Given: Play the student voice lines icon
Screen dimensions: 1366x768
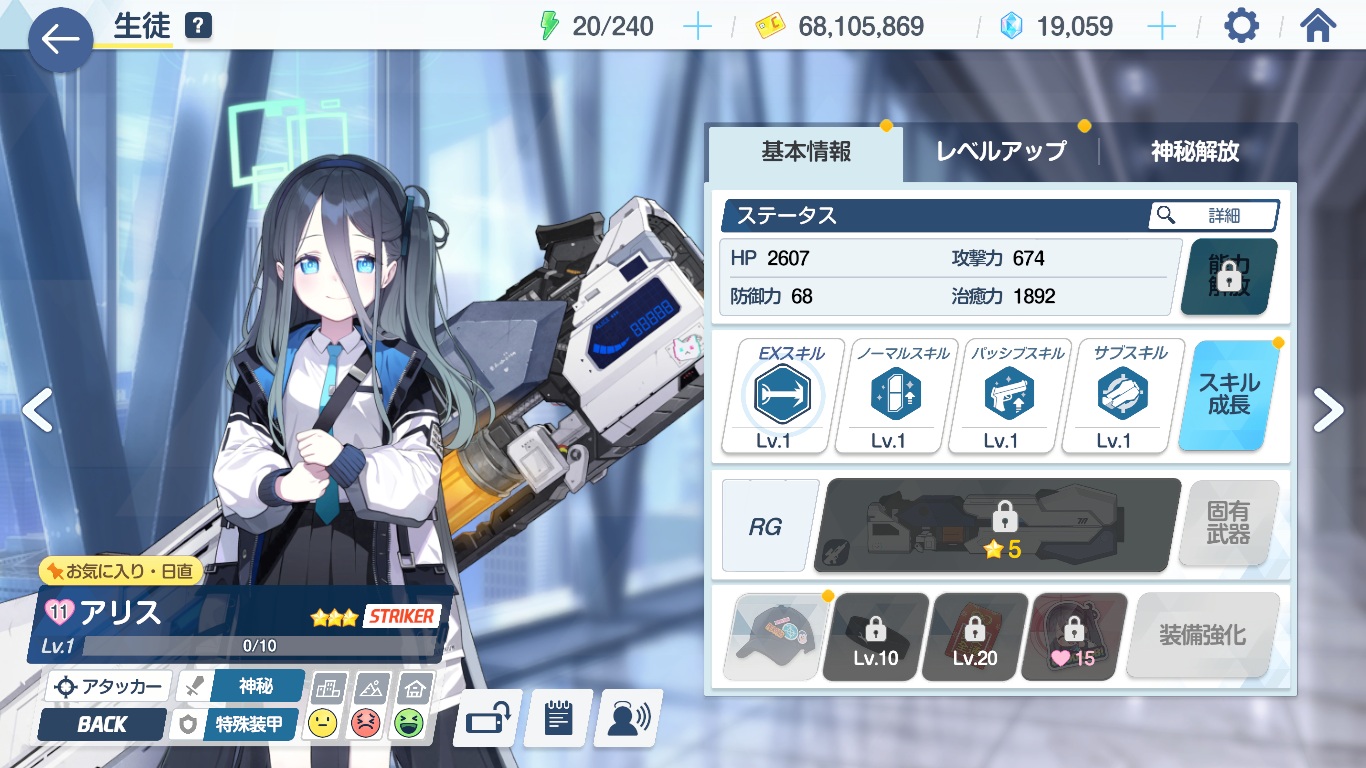Looking at the screenshot, I should click(628, 718).
